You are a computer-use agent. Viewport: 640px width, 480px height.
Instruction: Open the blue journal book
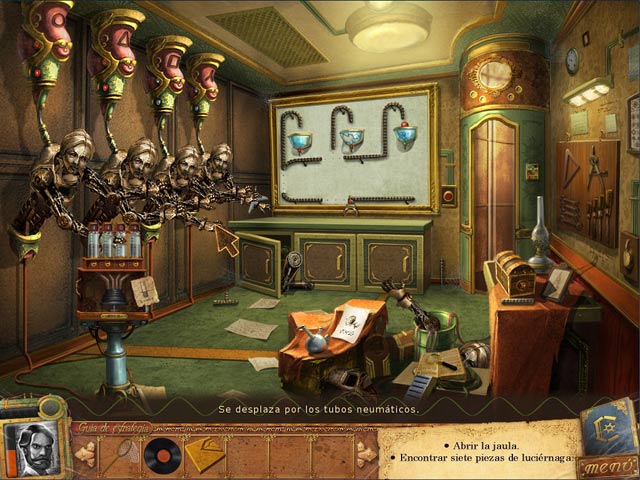tap(607, 425)
